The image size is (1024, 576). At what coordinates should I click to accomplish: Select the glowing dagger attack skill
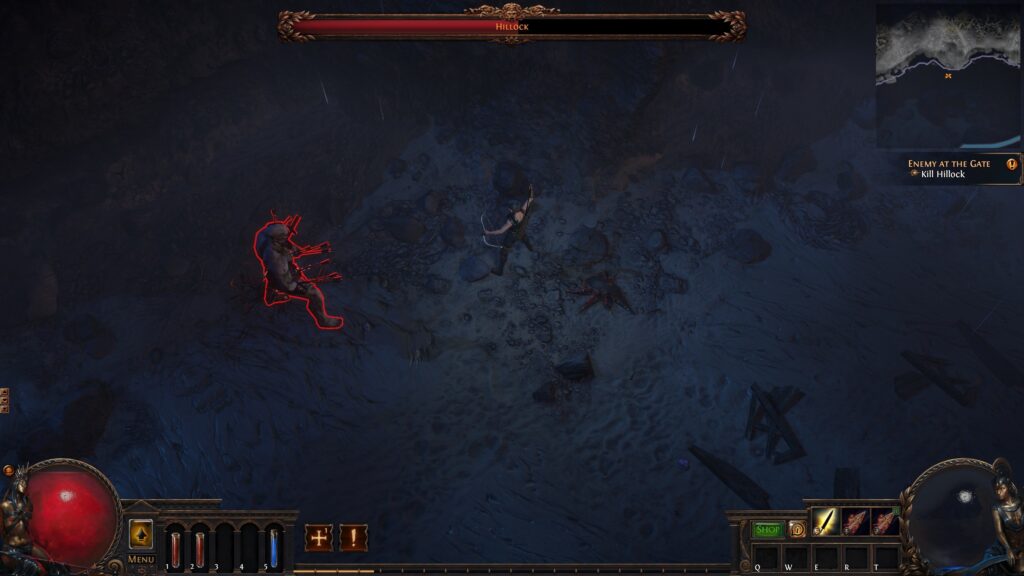click(825, 521)
